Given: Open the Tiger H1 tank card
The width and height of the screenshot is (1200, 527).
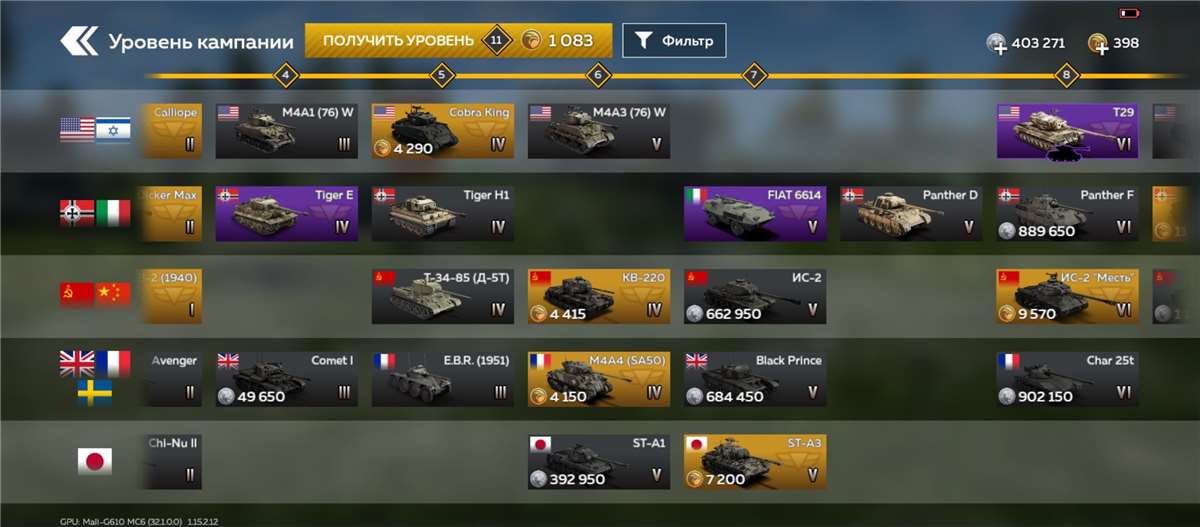Looking at the screenshot, I should (x=442, y=212).
